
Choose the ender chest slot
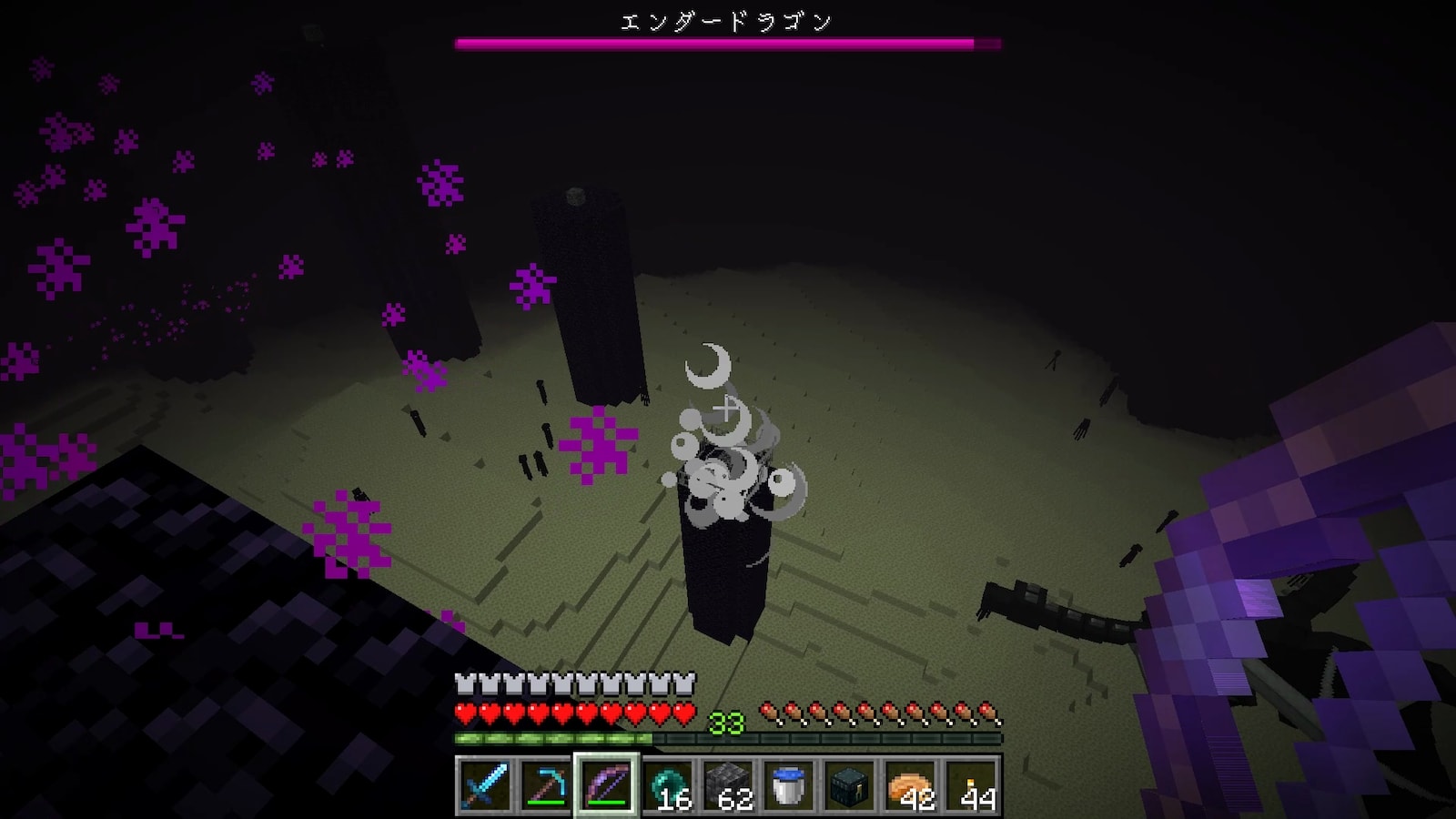(x=850, y=784)
